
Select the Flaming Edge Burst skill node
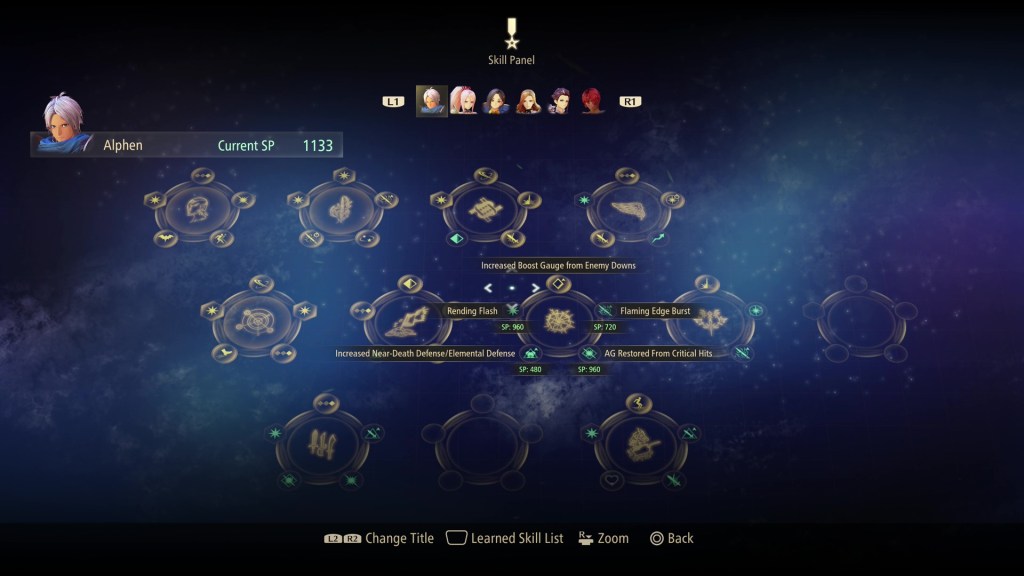(605, 310)
